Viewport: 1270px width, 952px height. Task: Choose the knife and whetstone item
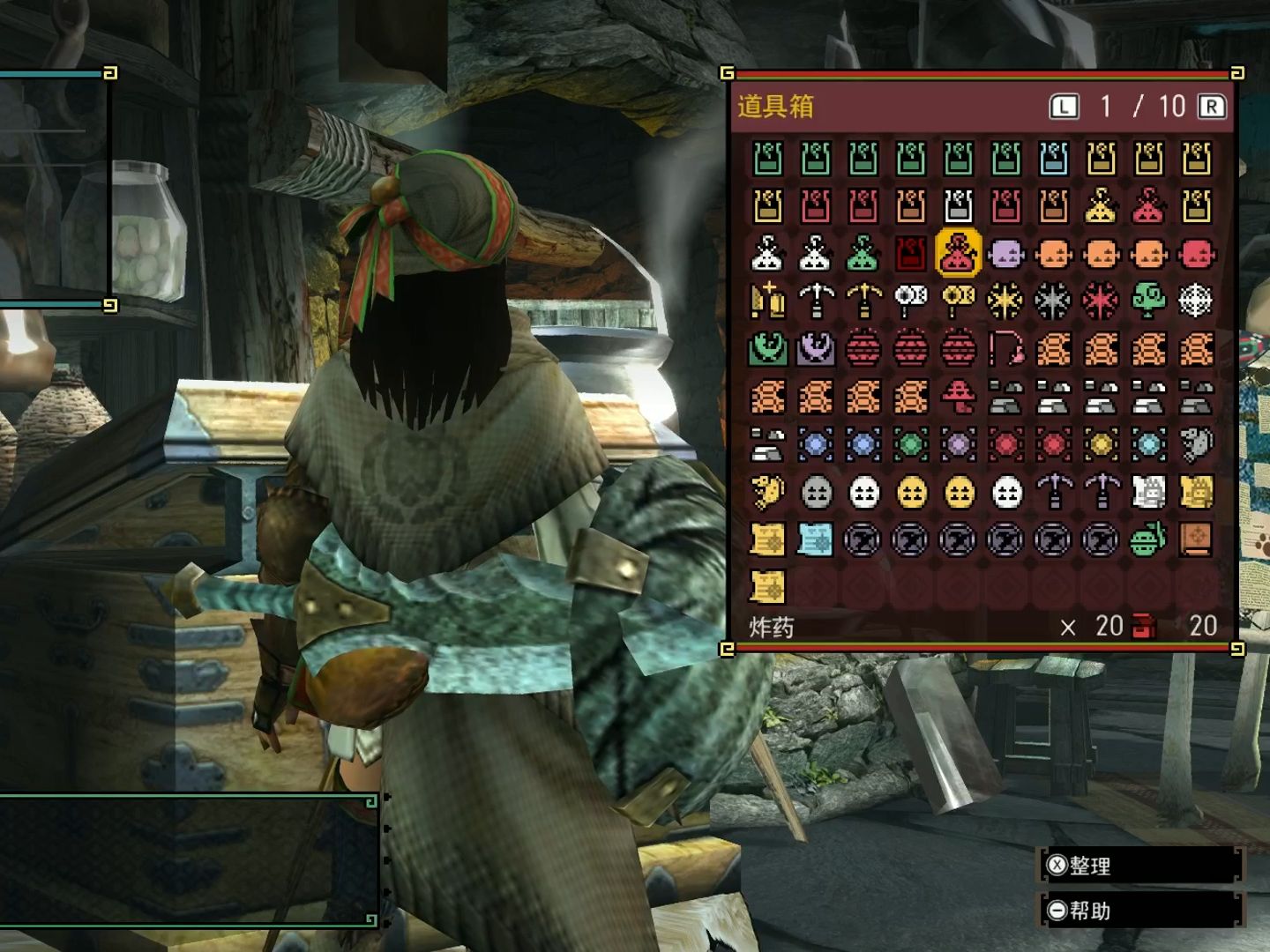pyautogui.click(x=767, y=301)
